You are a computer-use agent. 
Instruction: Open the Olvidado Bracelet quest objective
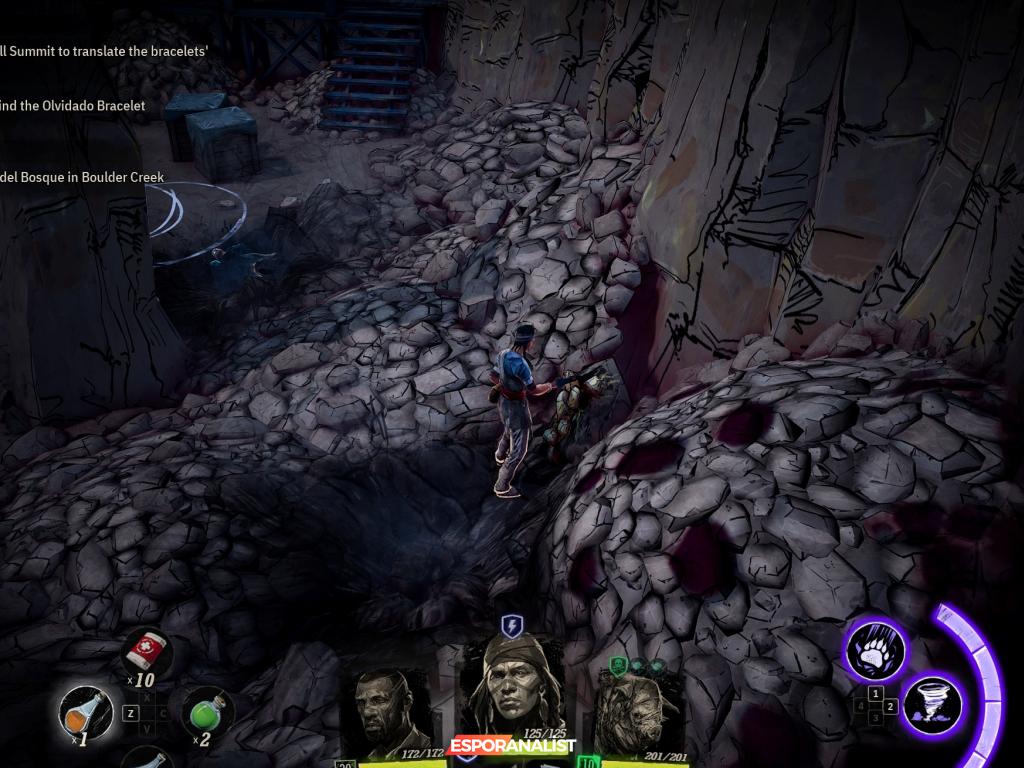point(73,105)
